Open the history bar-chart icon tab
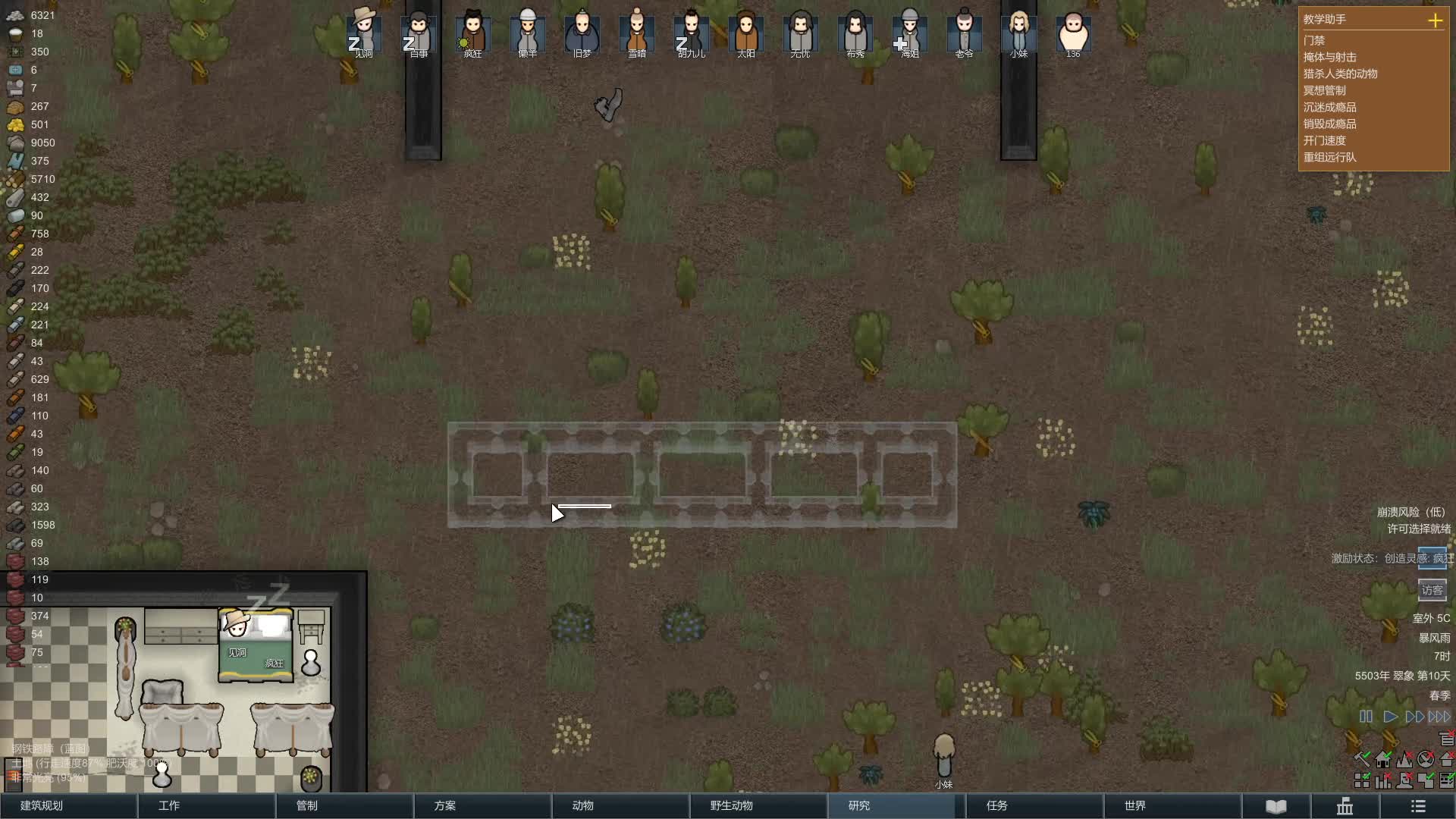Screen dimensions: 1456x819 point(1345,806)
